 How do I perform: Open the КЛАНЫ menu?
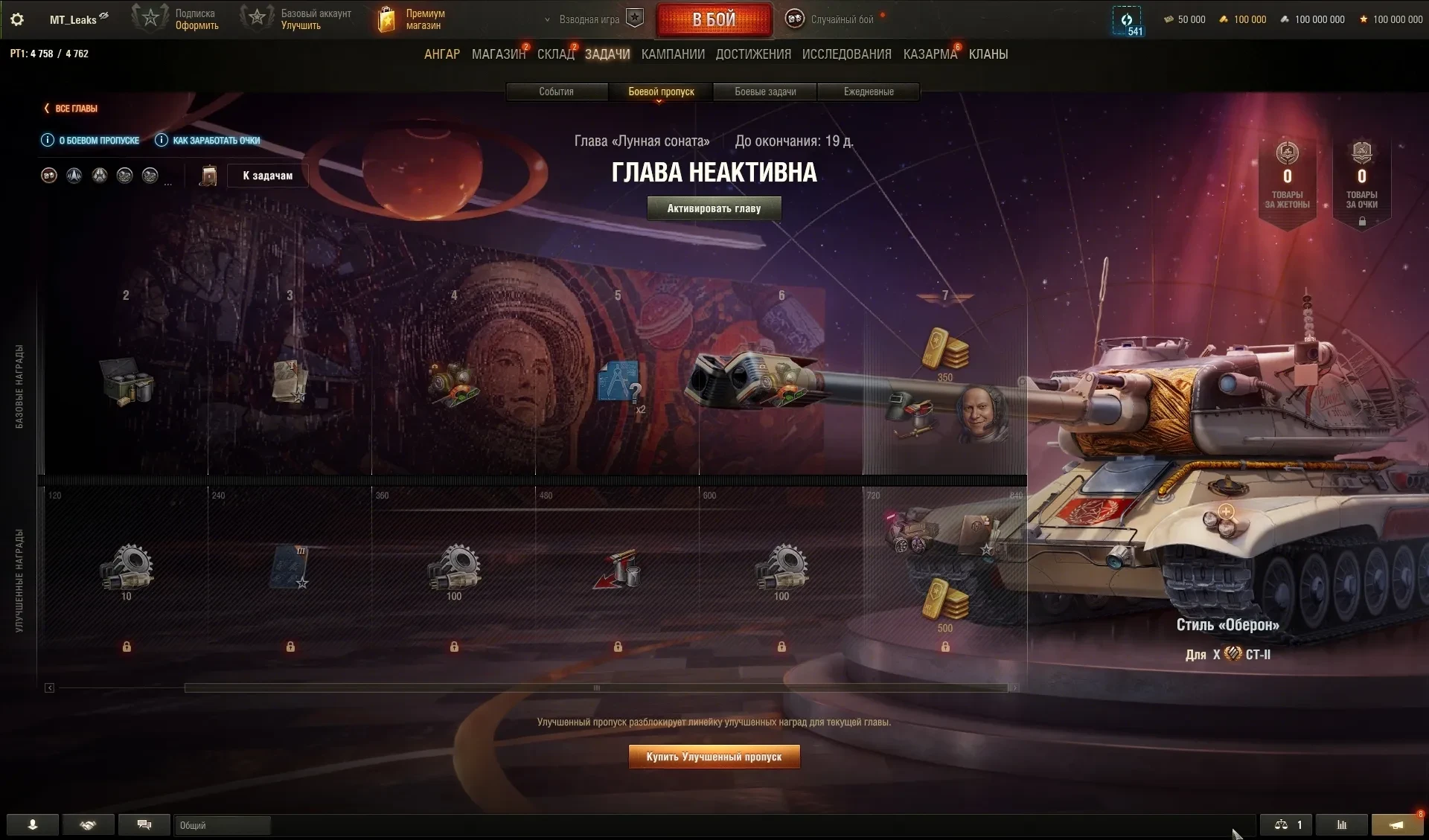[988, 54]
